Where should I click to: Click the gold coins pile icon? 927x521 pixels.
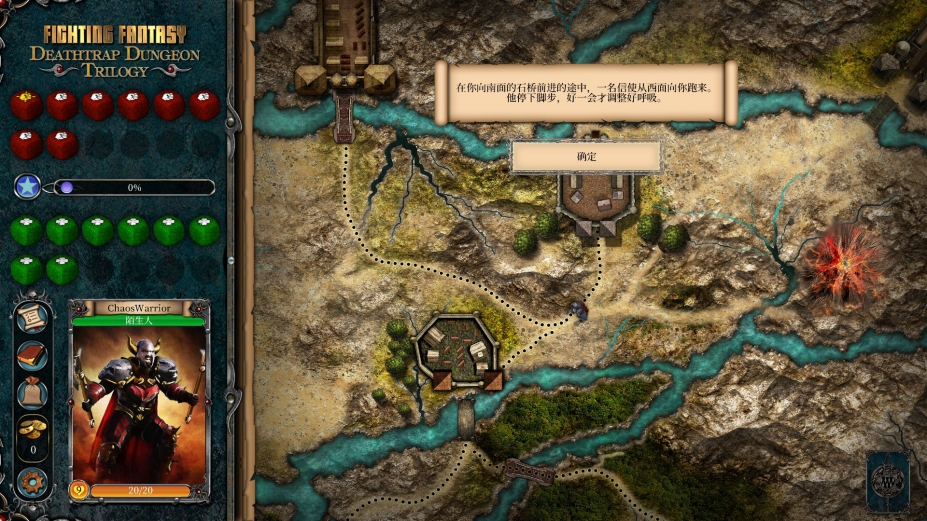32,429
